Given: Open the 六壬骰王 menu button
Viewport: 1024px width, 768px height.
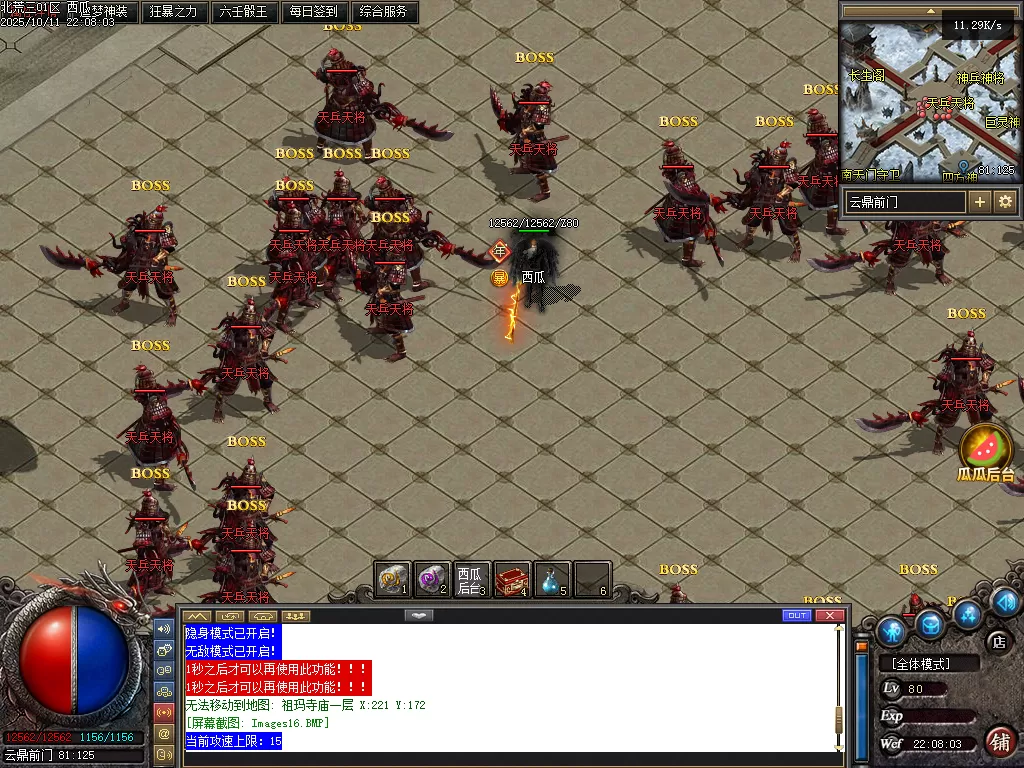Looking at the screenshot, I should coord(243,12).
